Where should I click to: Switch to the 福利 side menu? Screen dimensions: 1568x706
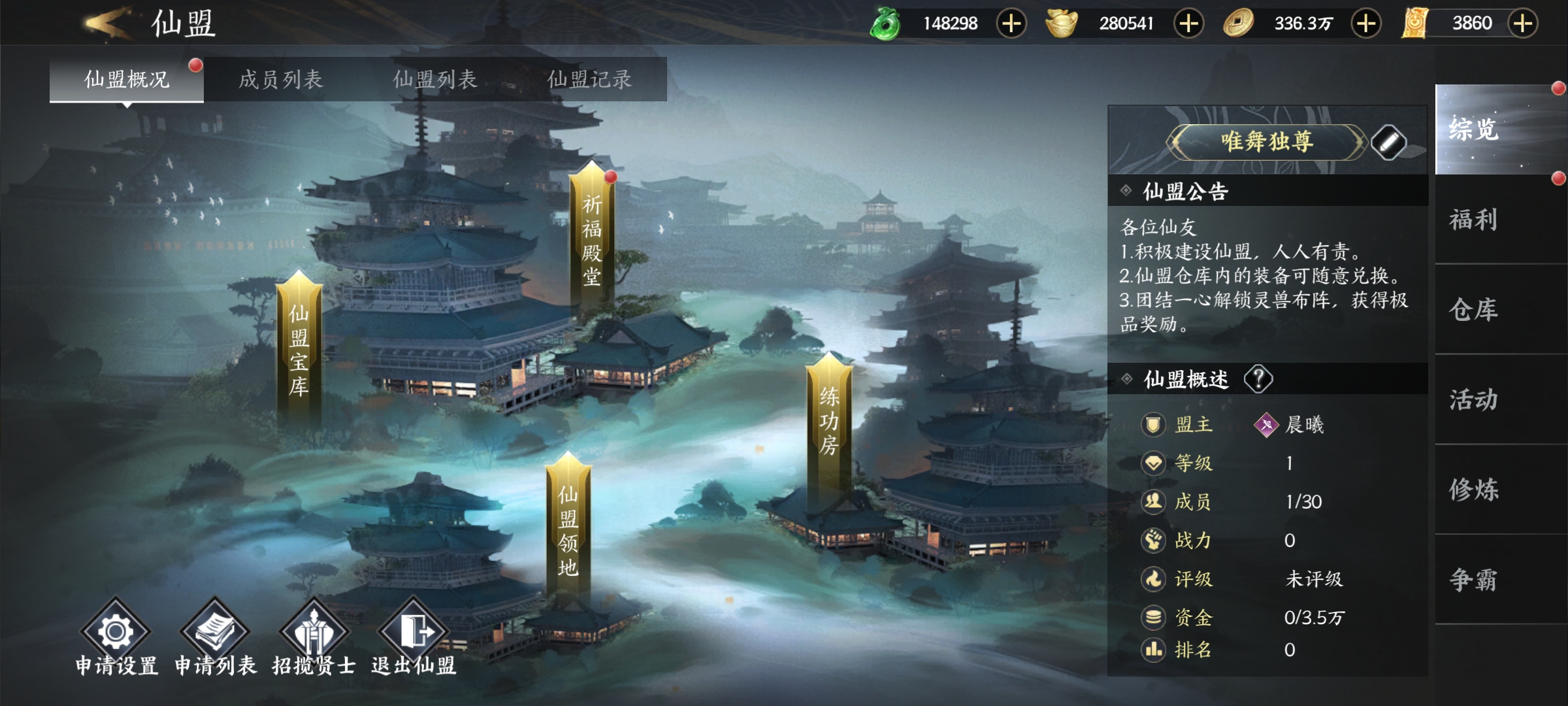click(x=1474, y=220)
